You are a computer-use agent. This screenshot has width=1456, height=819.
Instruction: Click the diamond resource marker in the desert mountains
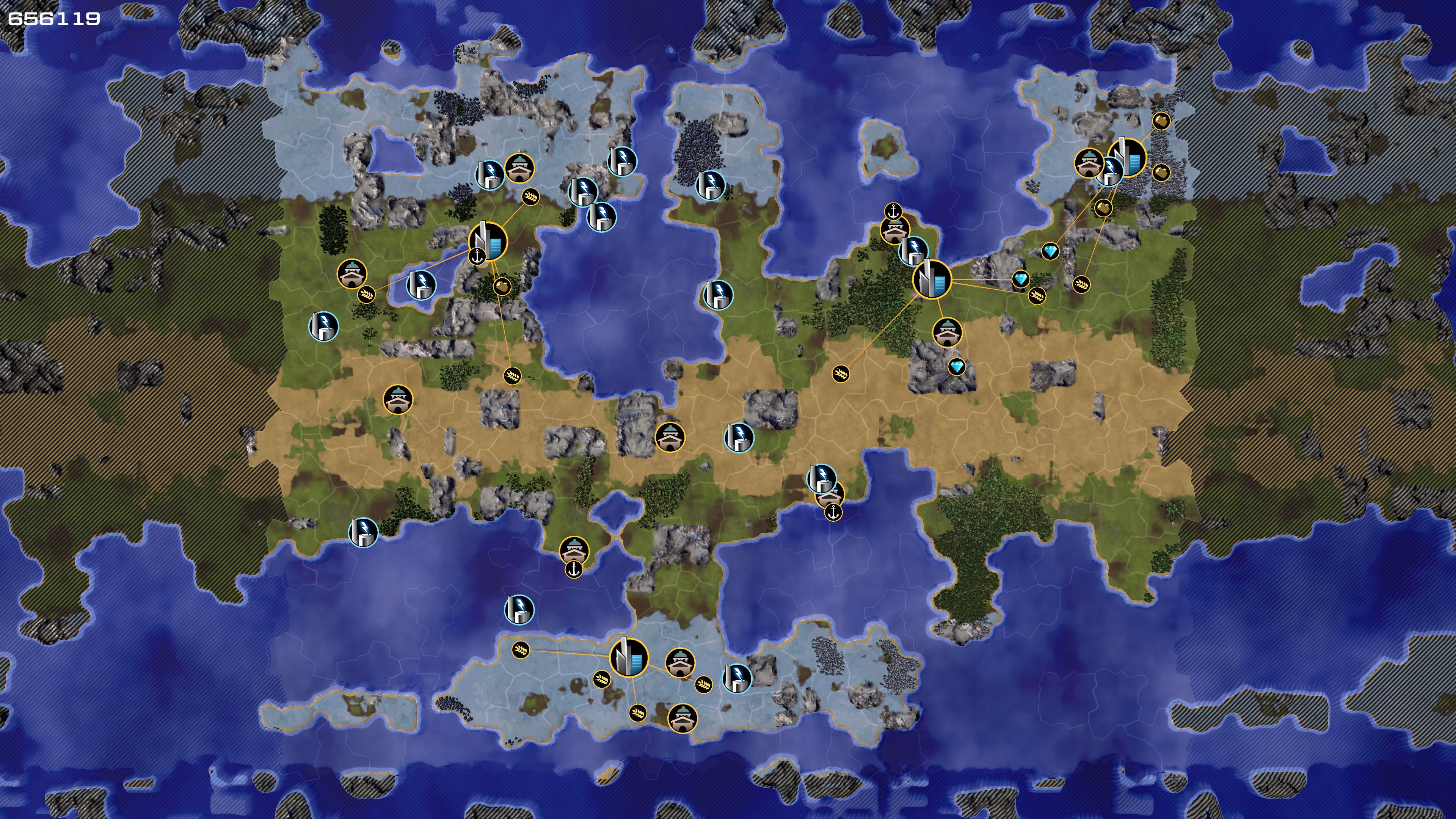(956, 367)
